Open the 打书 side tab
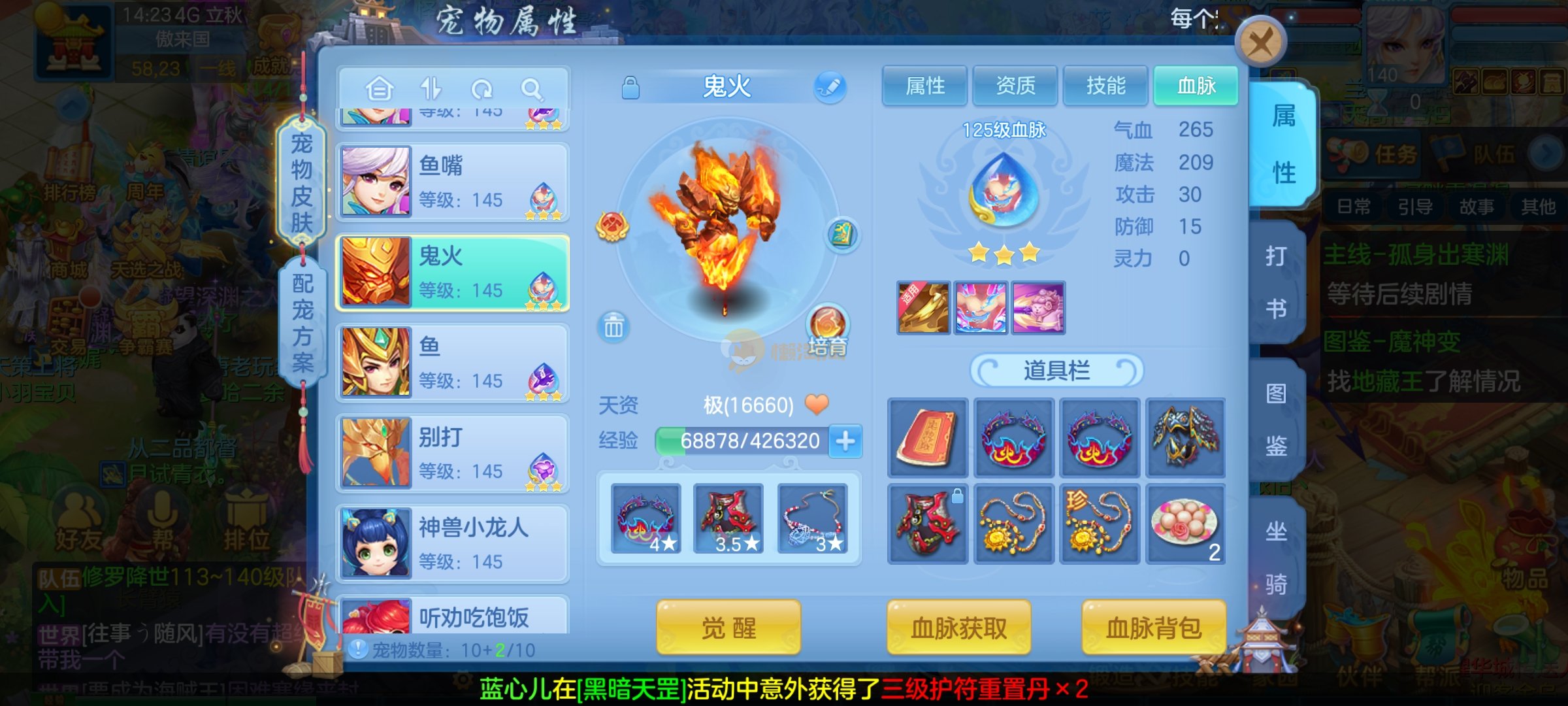 (x=1276, y=281)
